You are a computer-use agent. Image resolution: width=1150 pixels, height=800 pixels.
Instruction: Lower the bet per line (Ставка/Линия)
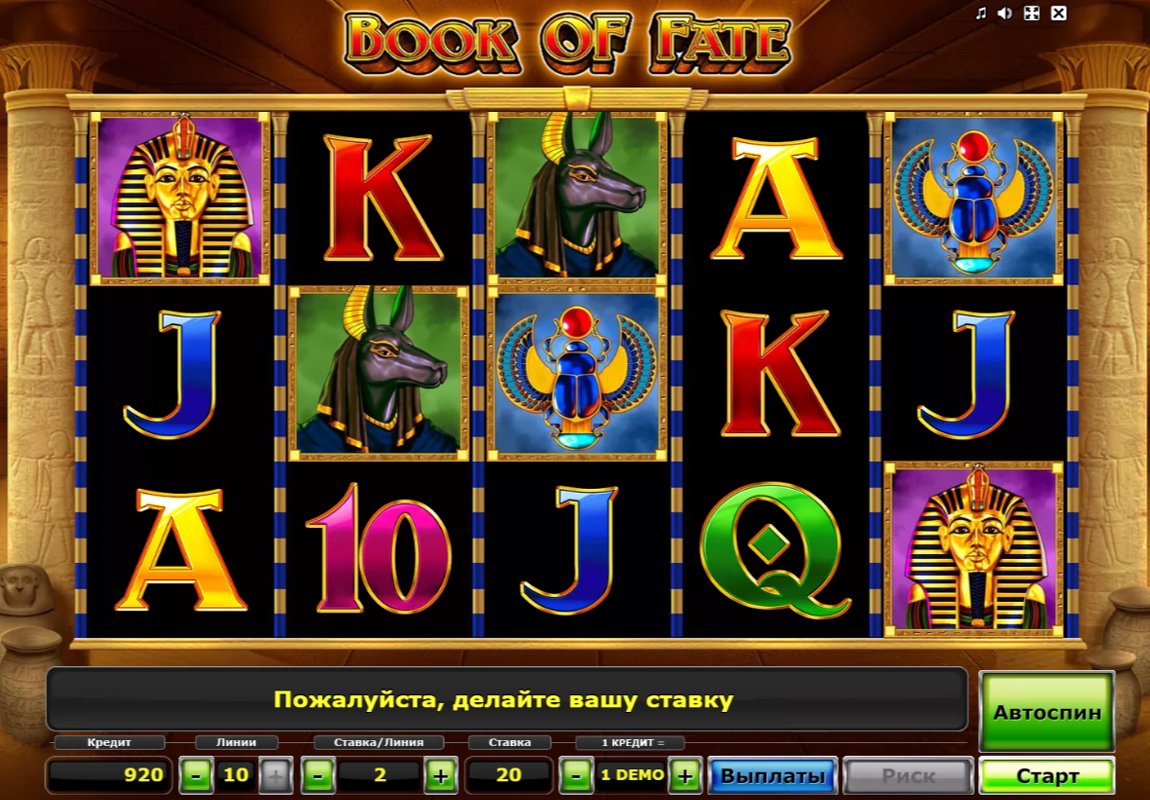(x=318, y=775)
